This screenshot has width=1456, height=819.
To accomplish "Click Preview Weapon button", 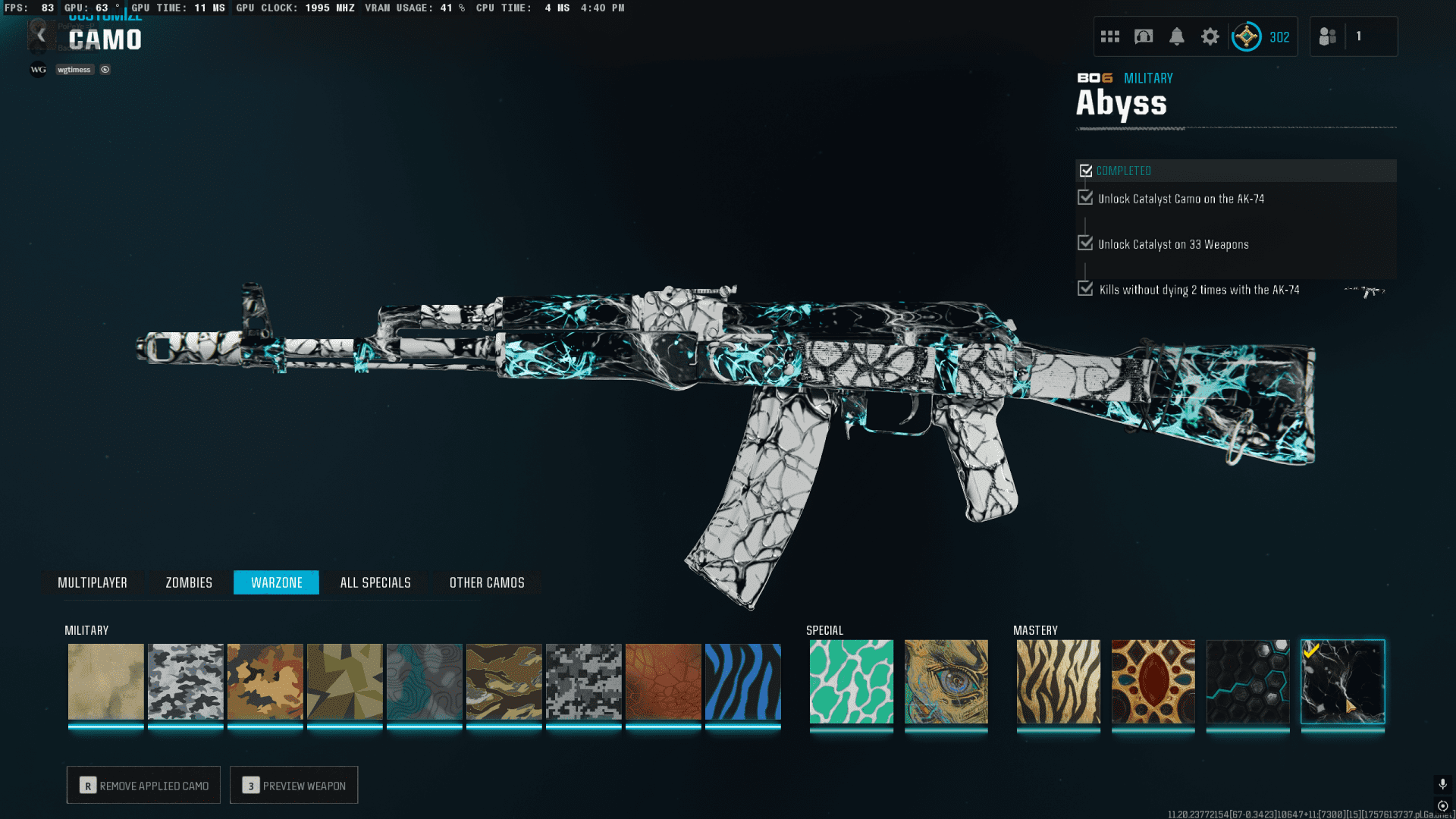I will [293, 786].
